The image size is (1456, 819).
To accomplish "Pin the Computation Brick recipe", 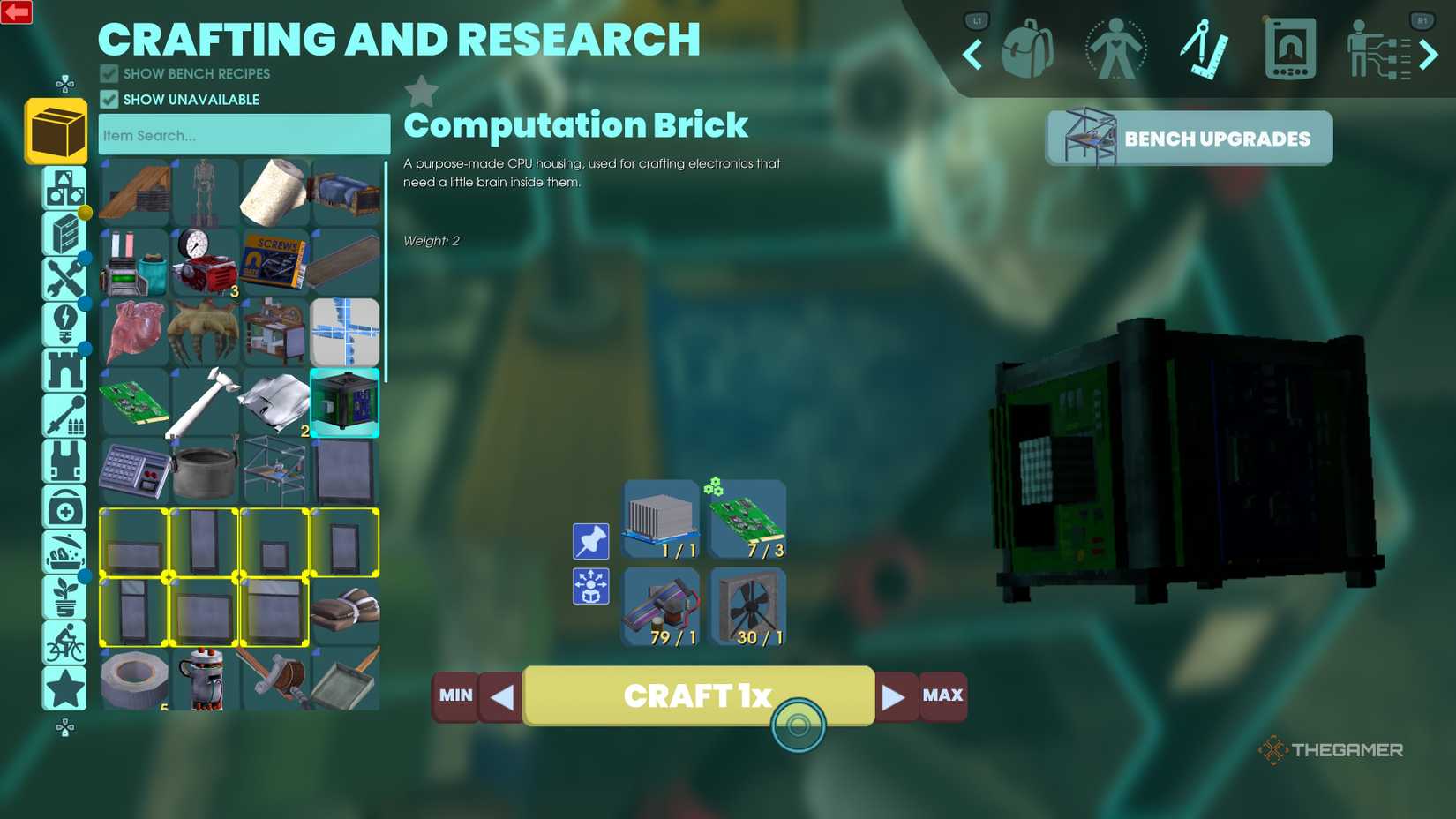I will (x=590, y=541).
